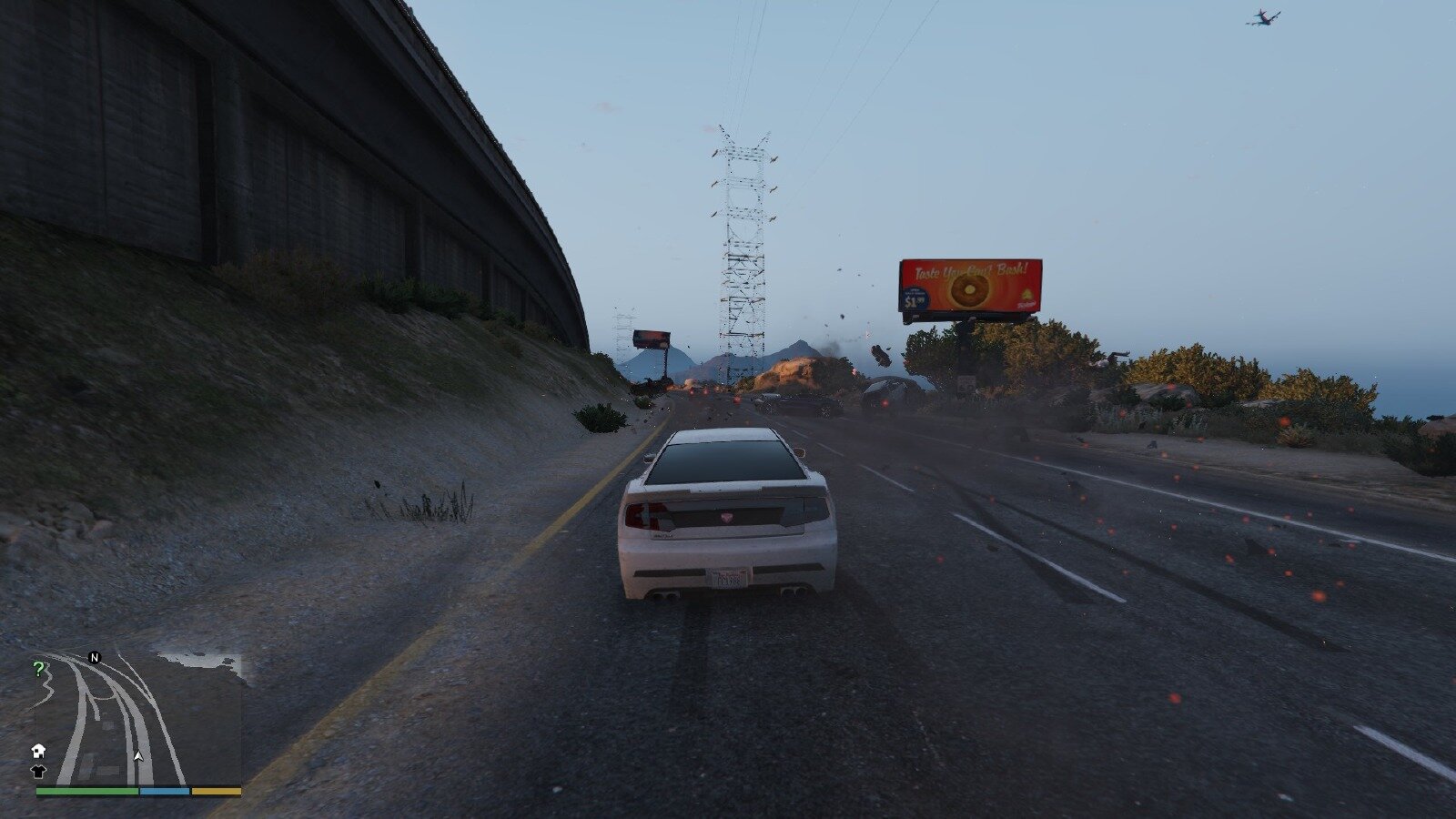The image size is (1456, 819).
Task: Click the green question mark blip on minimap
Action: click(x=38, y=670)
